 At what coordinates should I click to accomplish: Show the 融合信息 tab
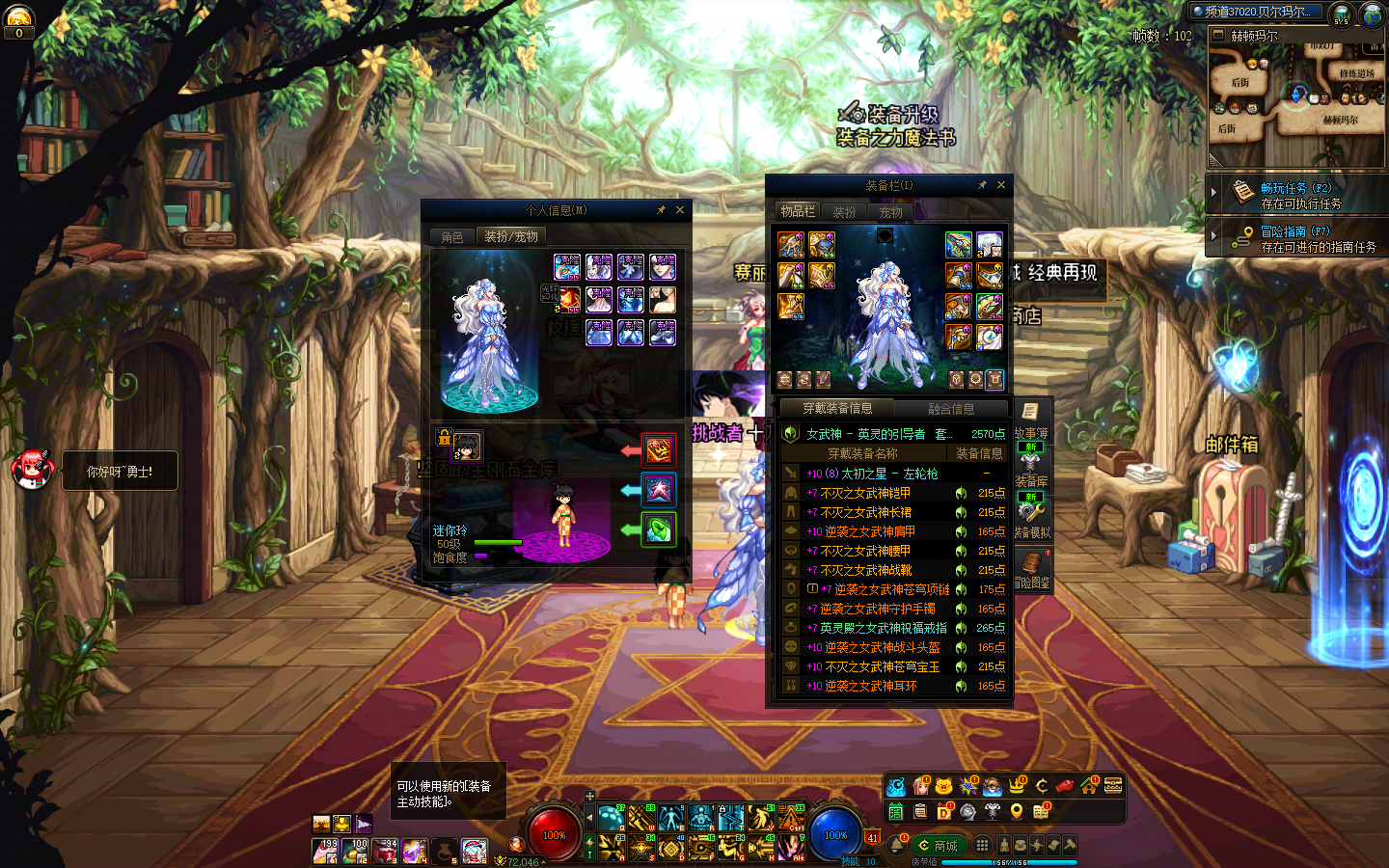(950, 409)
